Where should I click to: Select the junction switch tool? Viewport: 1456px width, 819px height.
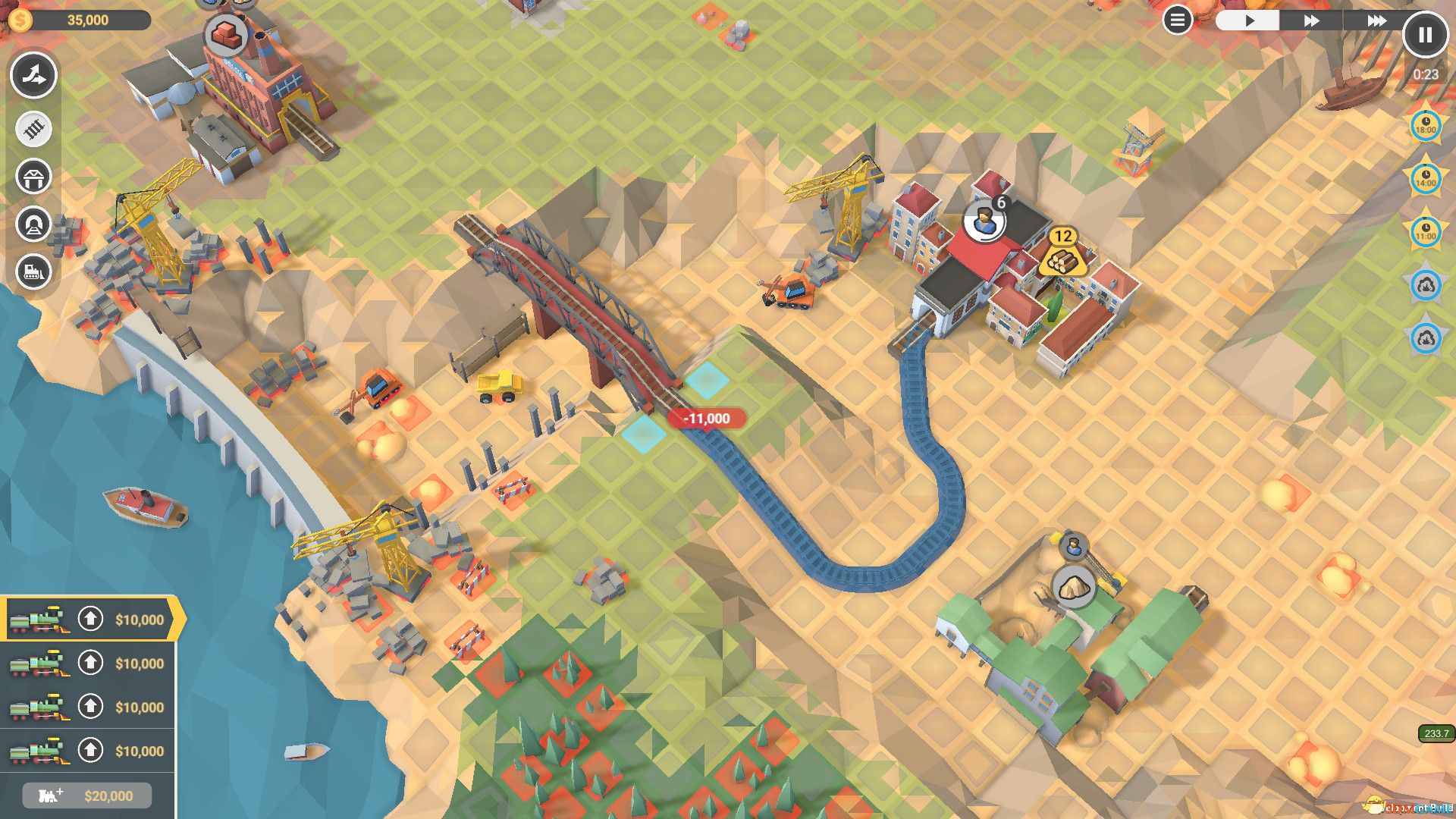[x=33, y=75]
